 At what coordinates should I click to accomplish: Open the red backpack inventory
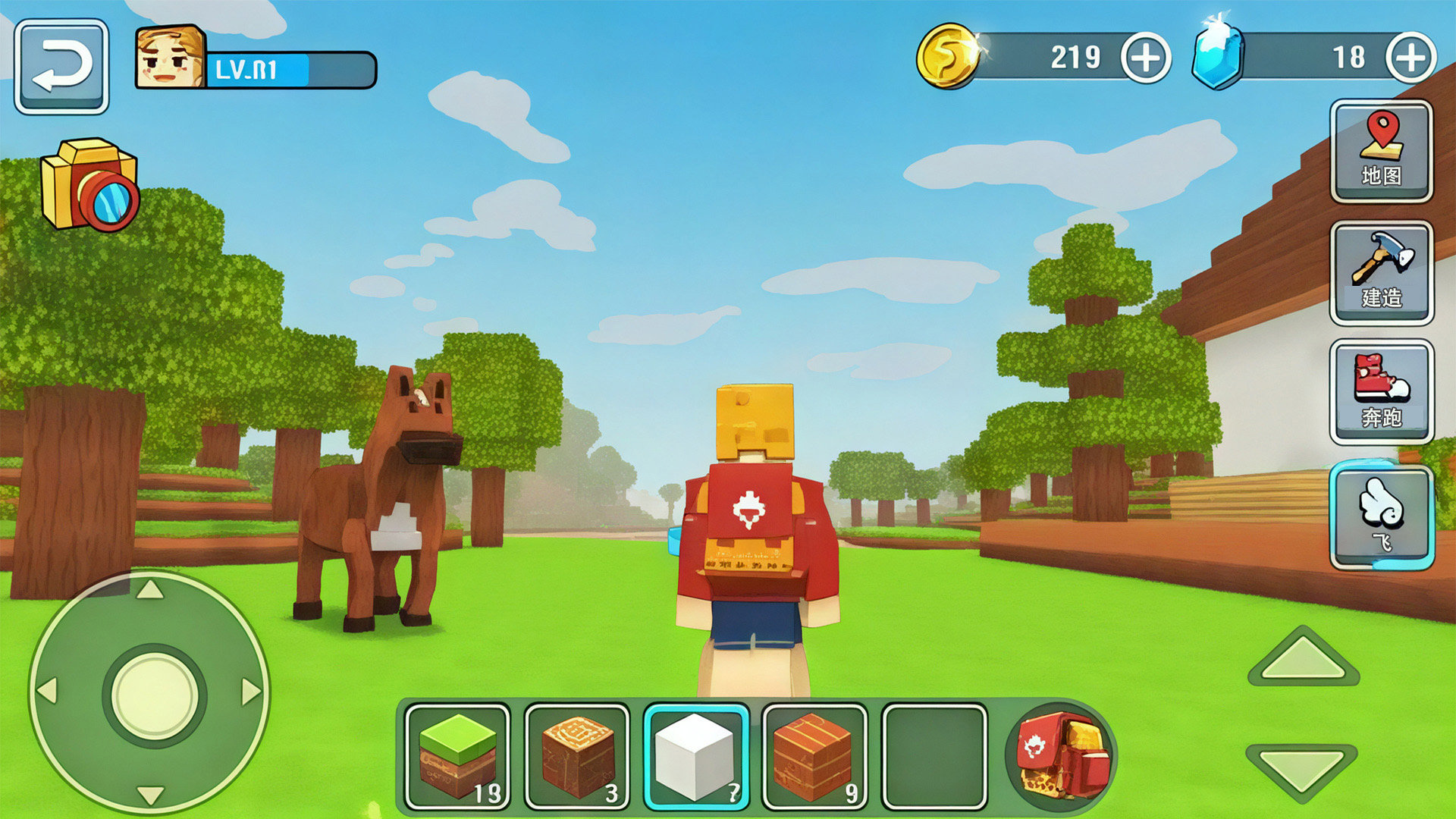point(1062,755)
